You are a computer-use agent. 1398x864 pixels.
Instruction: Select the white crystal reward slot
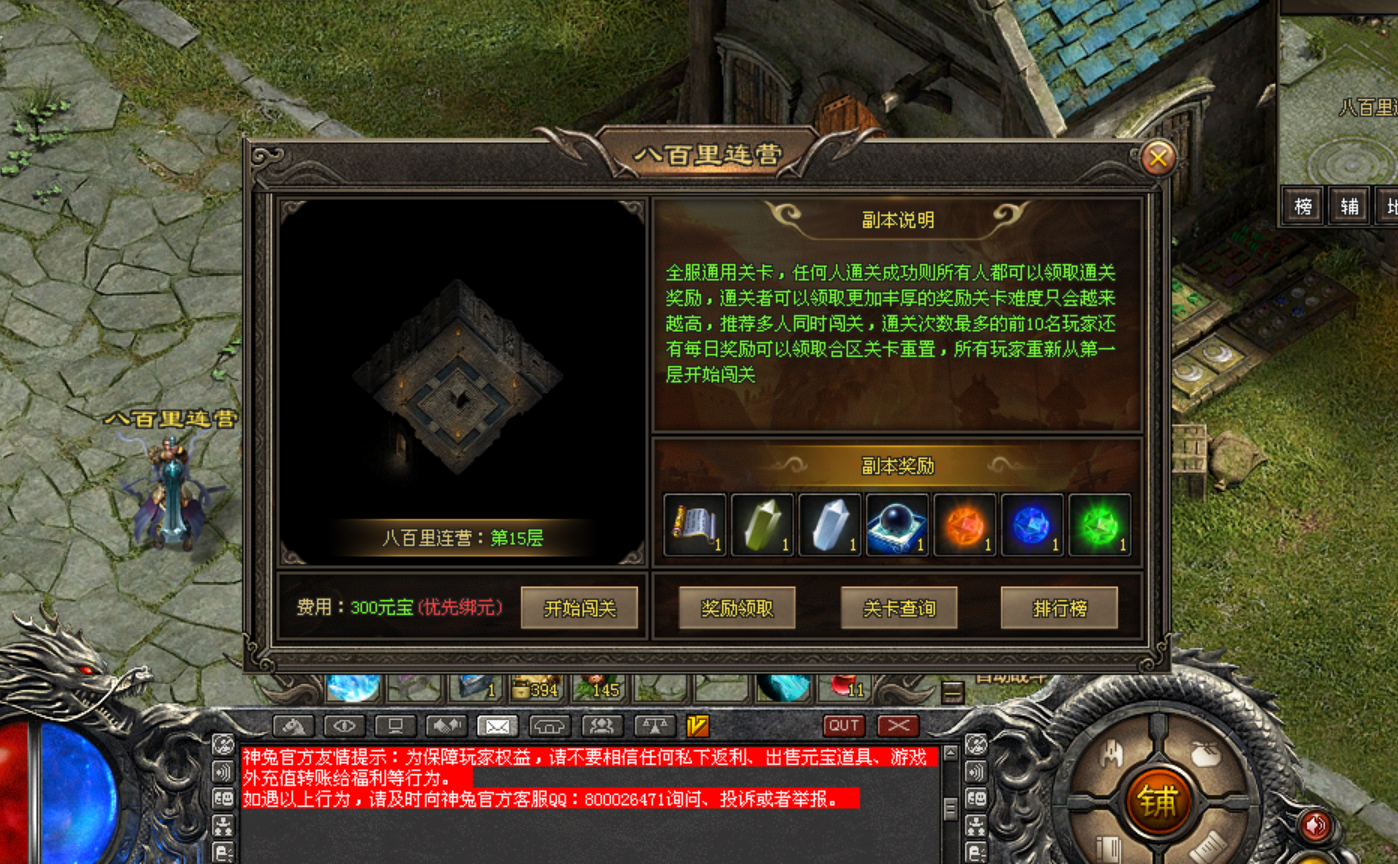pos(830,525)
